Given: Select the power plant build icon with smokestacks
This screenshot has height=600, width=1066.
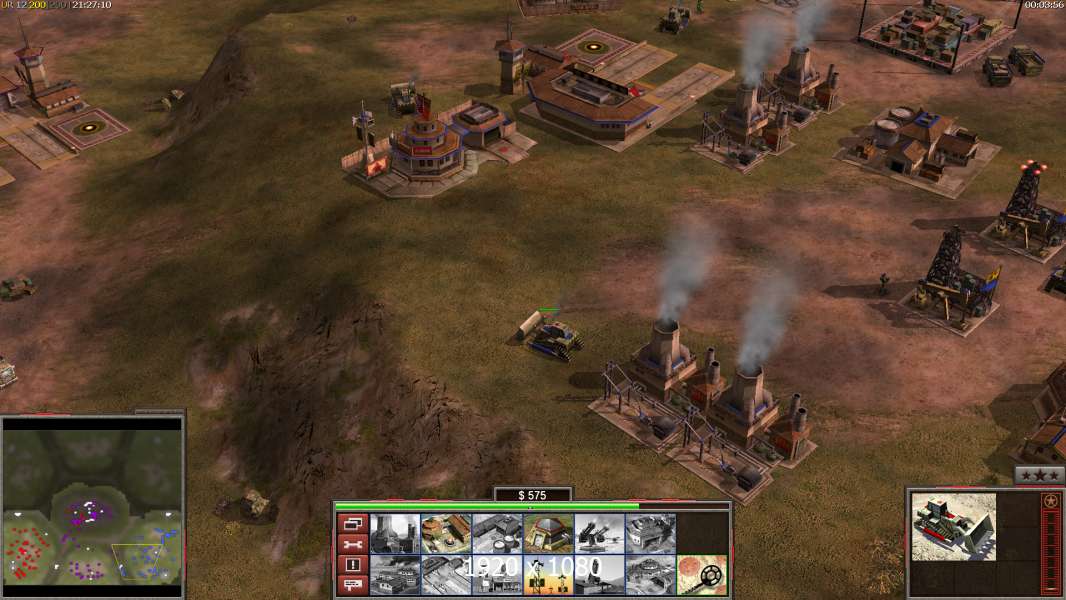Looking at the screenshot, I should 395,534.
